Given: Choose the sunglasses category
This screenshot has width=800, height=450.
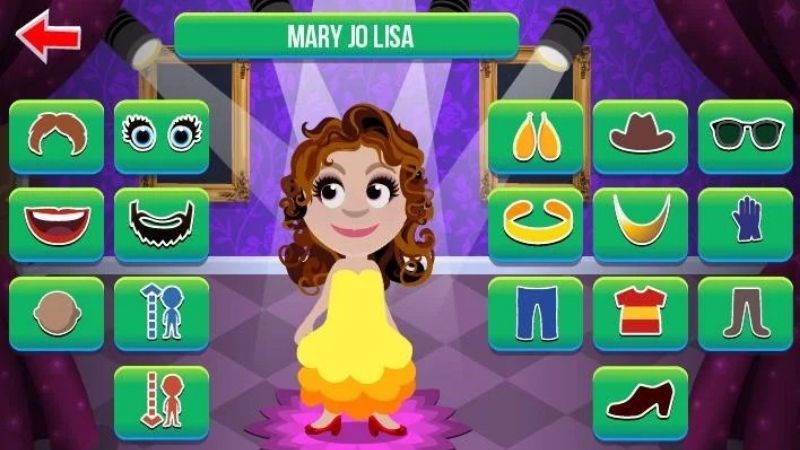Looking at the screenshot, I should point(745,136).
